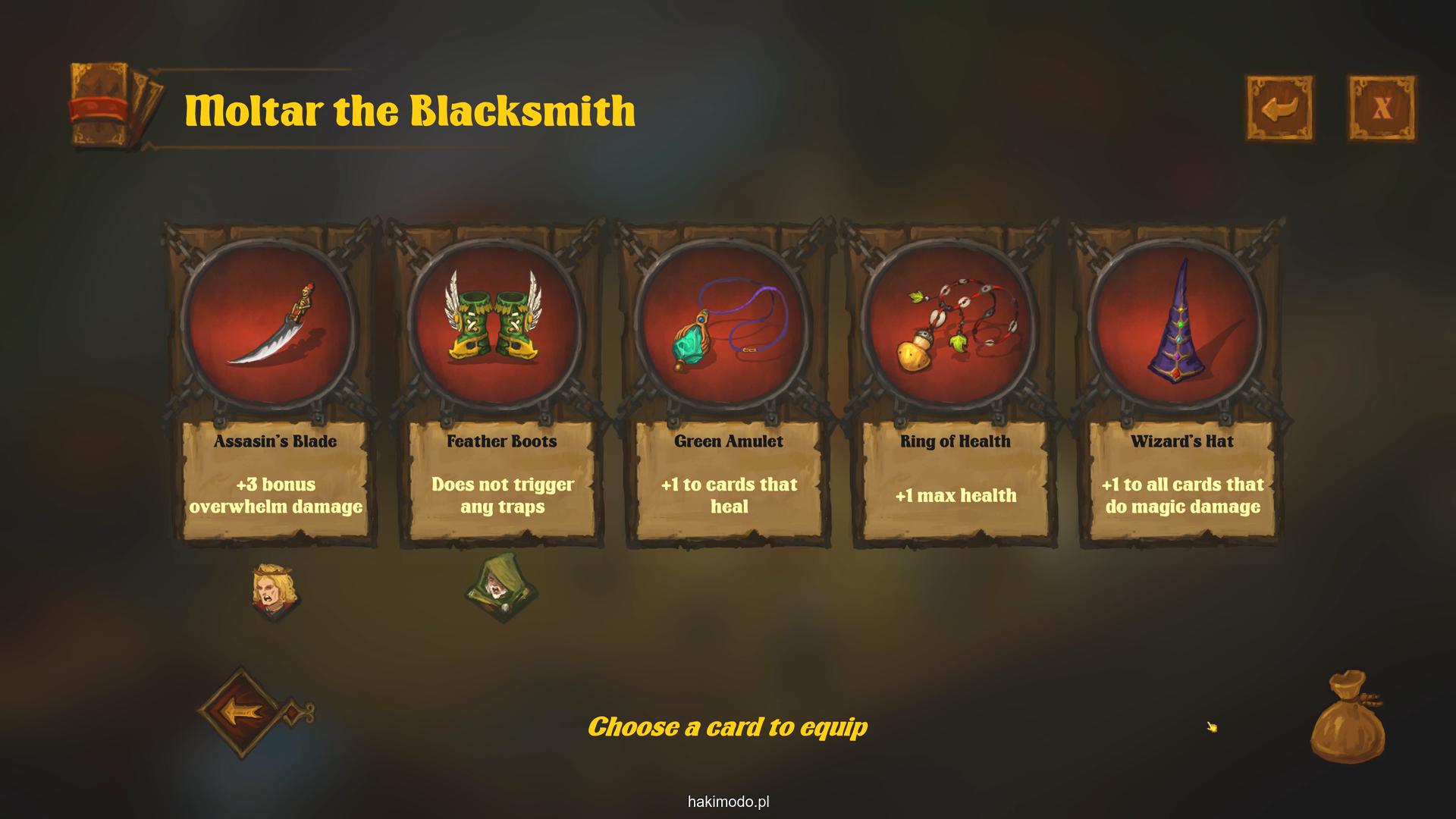Equip the Ring of Health card
The width and height of the screenshot is (1456, 819).
tap(955, 383)
